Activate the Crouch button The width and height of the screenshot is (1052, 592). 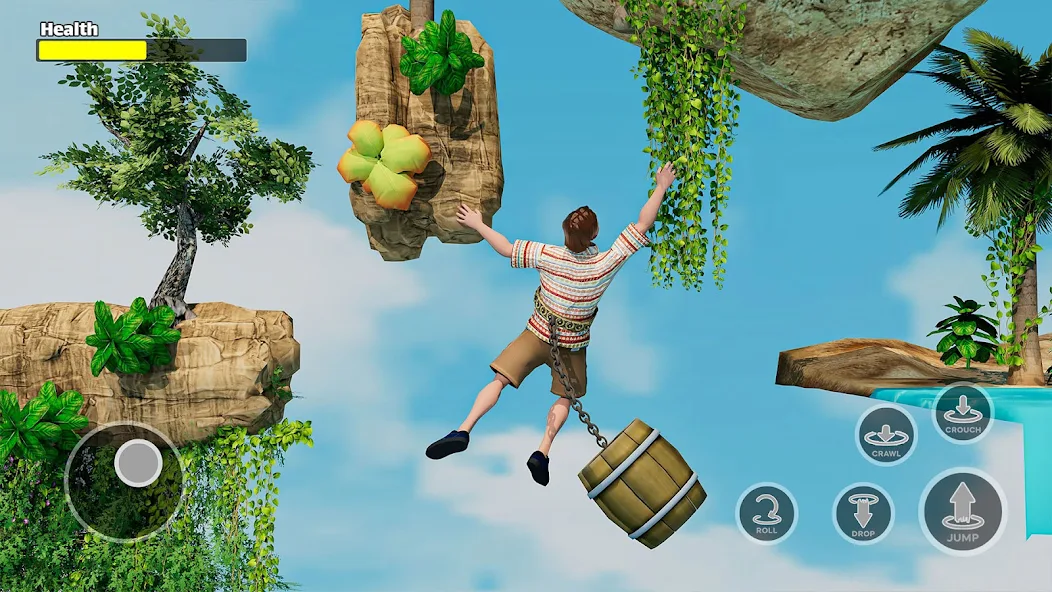[x=962, y=412]
